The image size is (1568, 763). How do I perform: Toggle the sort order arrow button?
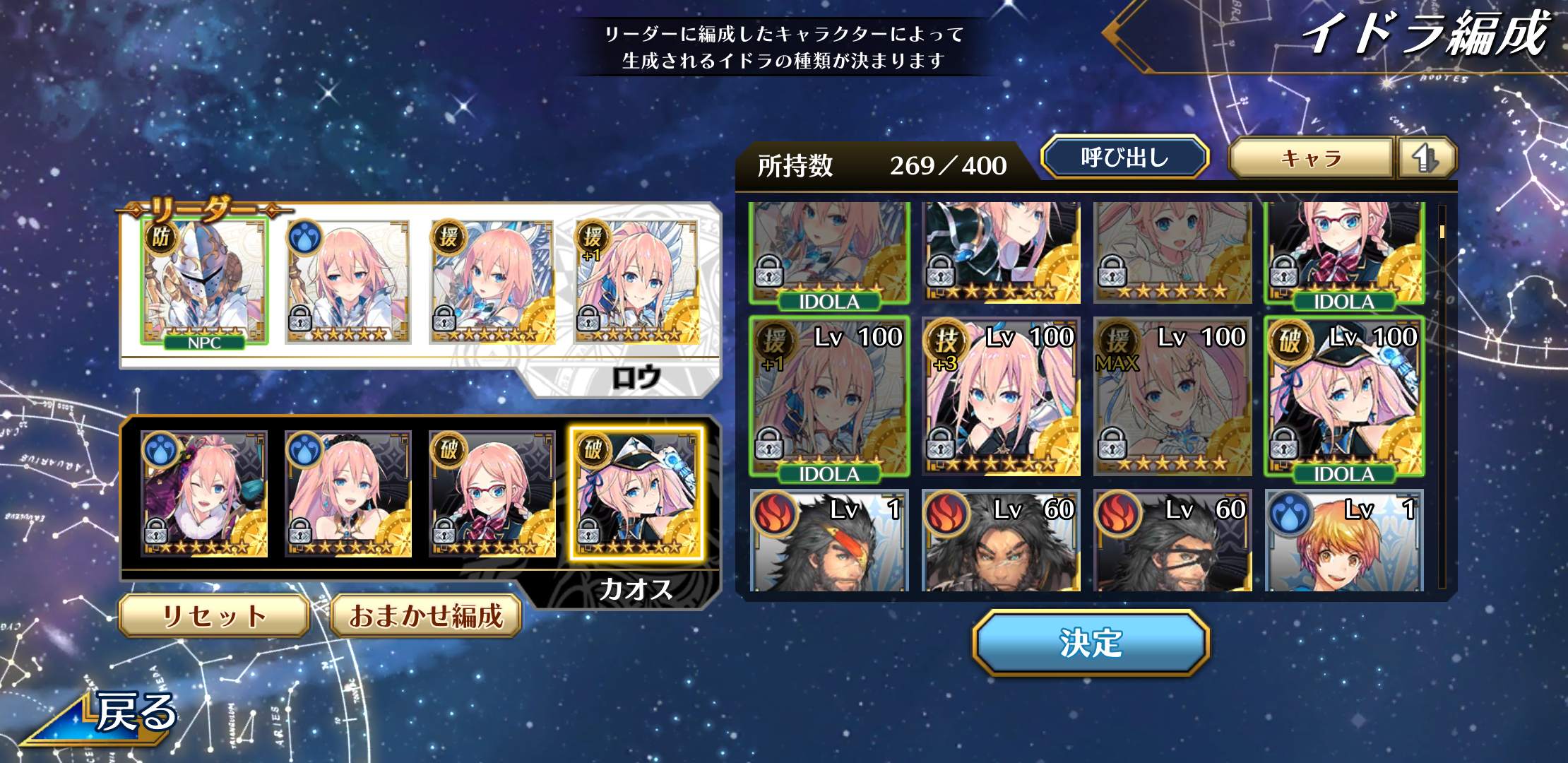1425,158
